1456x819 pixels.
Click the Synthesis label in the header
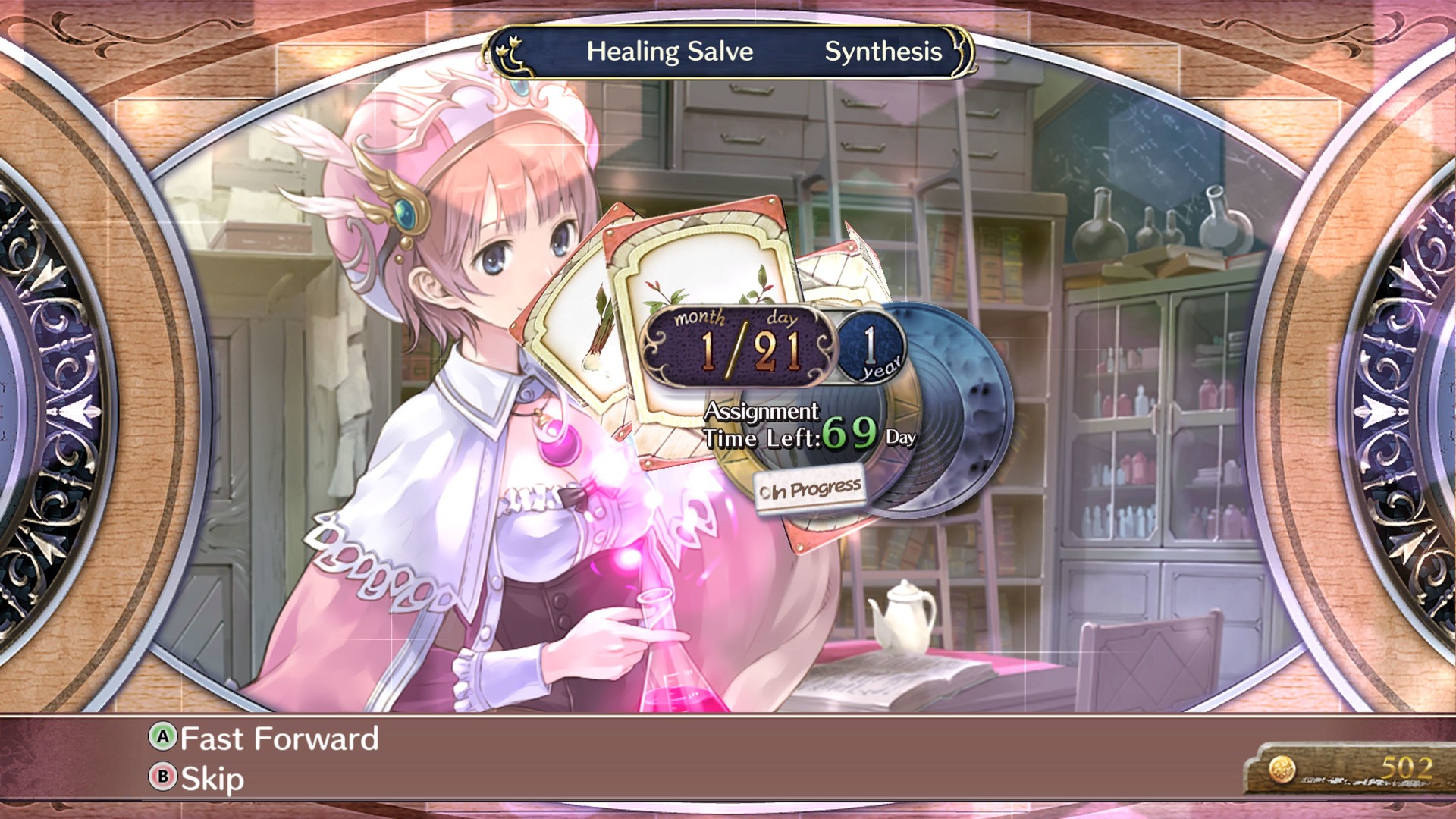pos(882,52)
